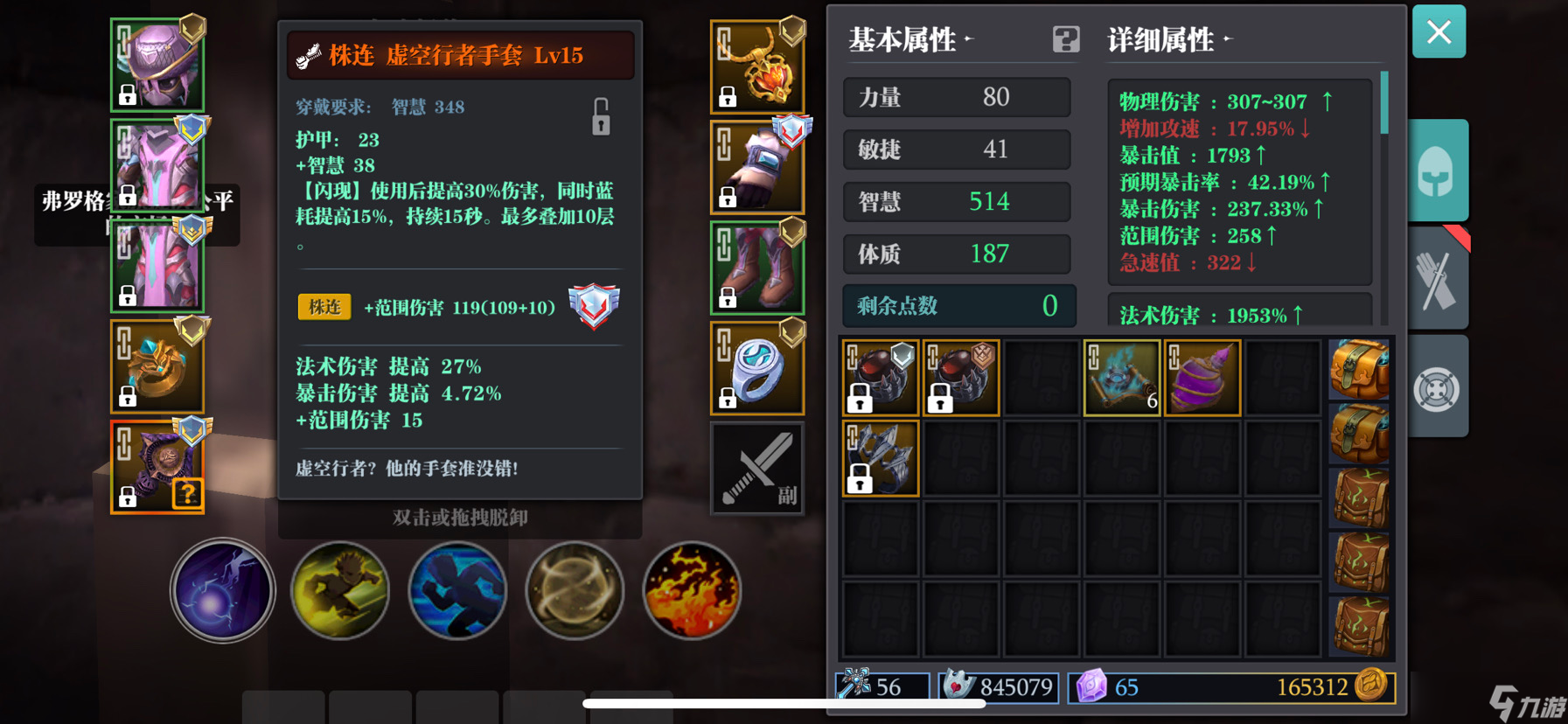1568x724 pixels.
Task: Click the crystal sword currency icon
Action: coord(854,688)
